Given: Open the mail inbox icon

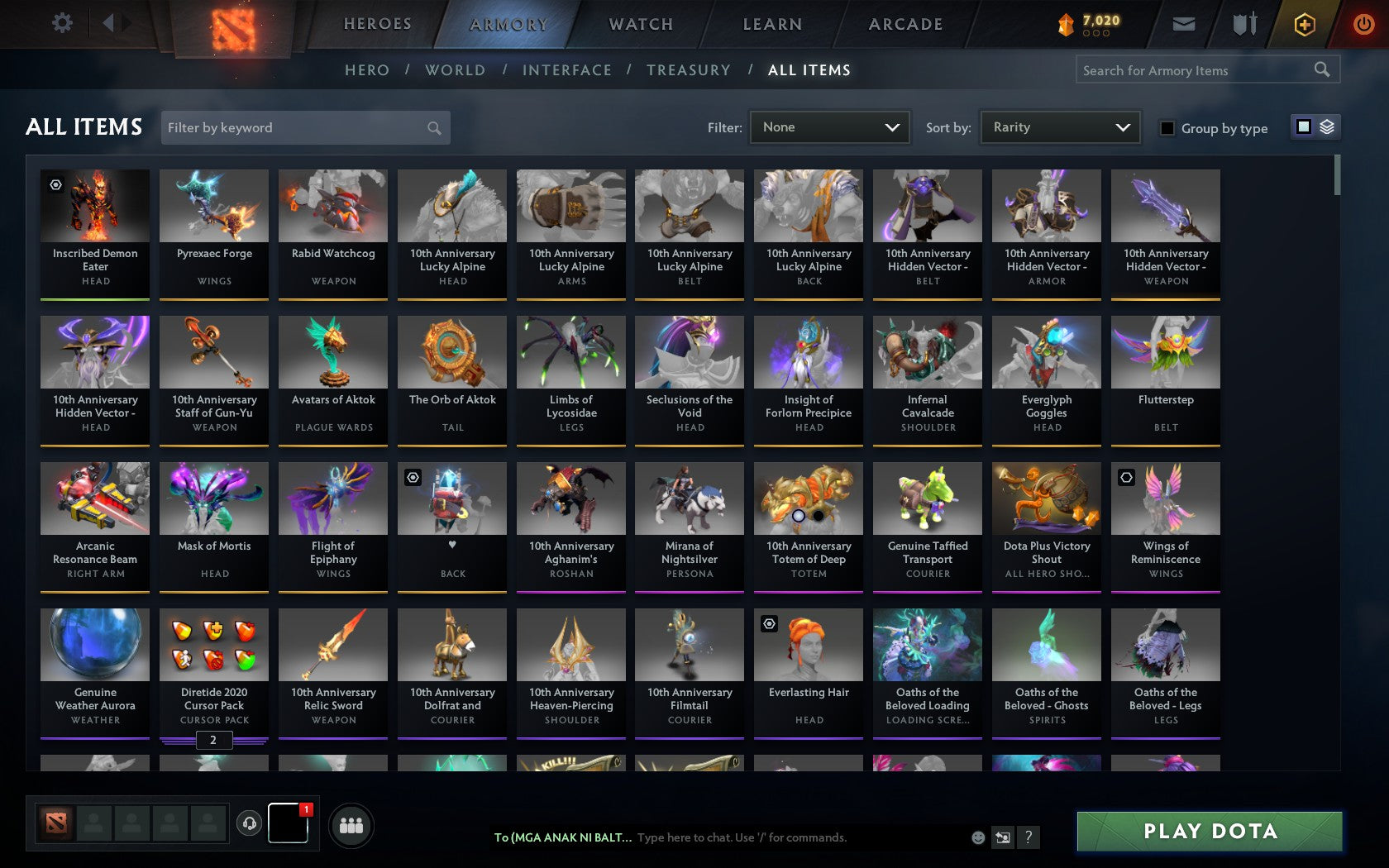Looking at the screenshot, I should pyautogui.click(x=1184, y=24).
